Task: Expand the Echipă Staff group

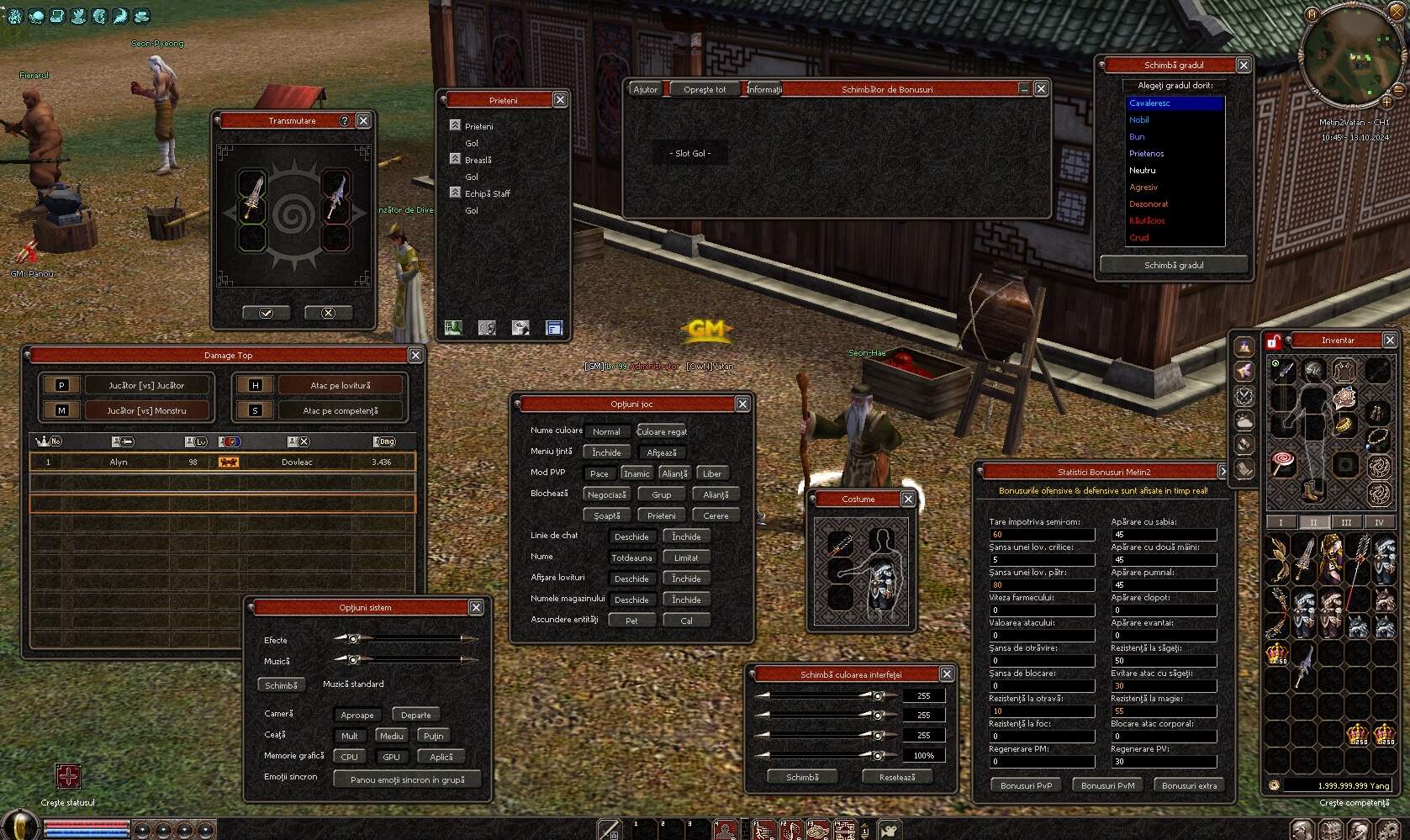Action: pyautogui.click(x=454, y=193)
